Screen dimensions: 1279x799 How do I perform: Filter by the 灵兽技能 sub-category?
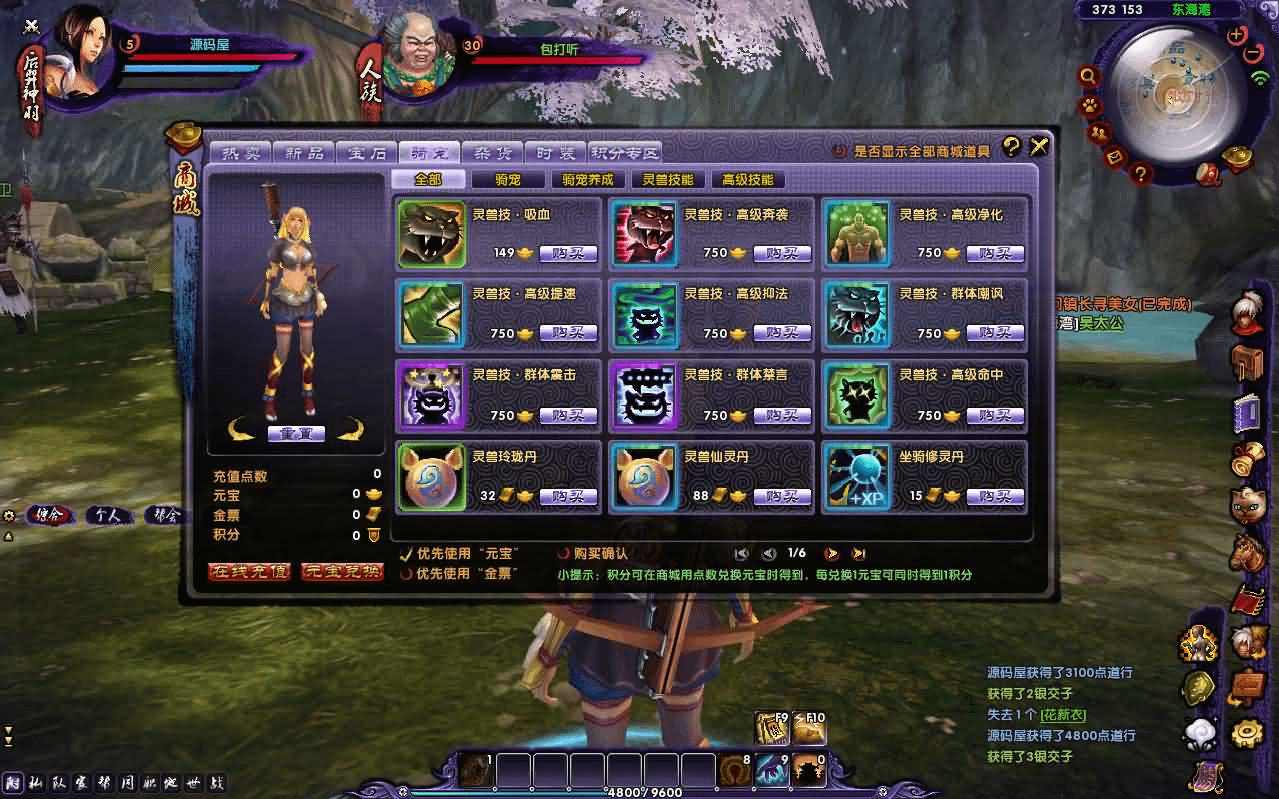[x=668, y=180]
